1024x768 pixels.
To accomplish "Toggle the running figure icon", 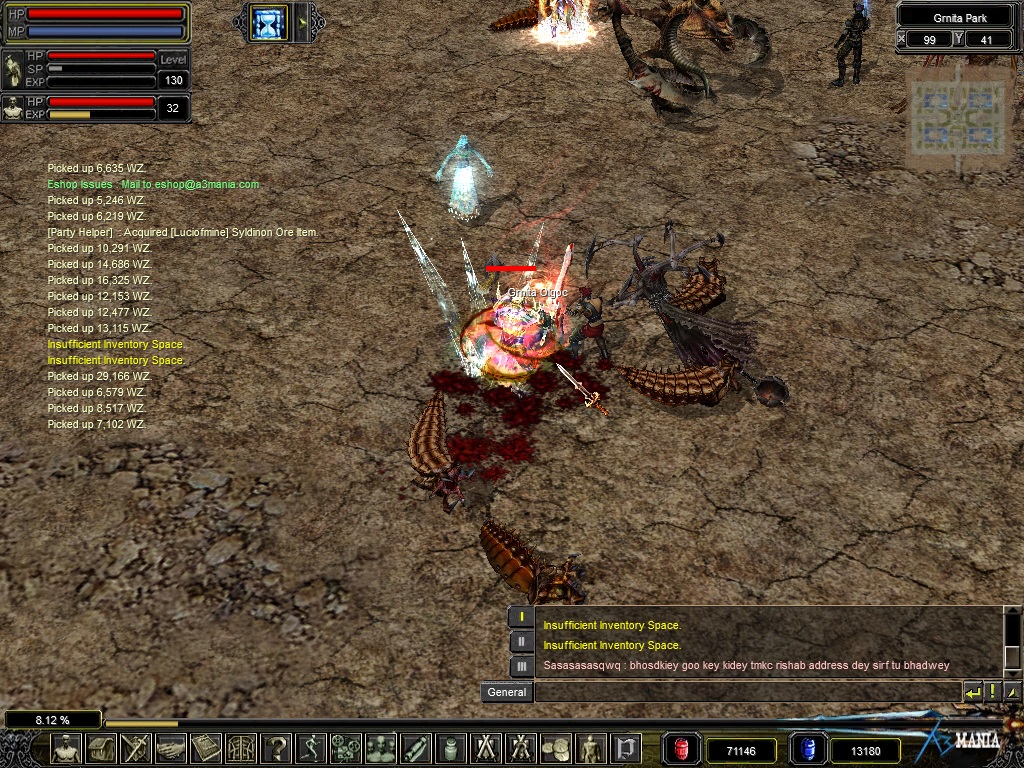I will pos(312,748).
